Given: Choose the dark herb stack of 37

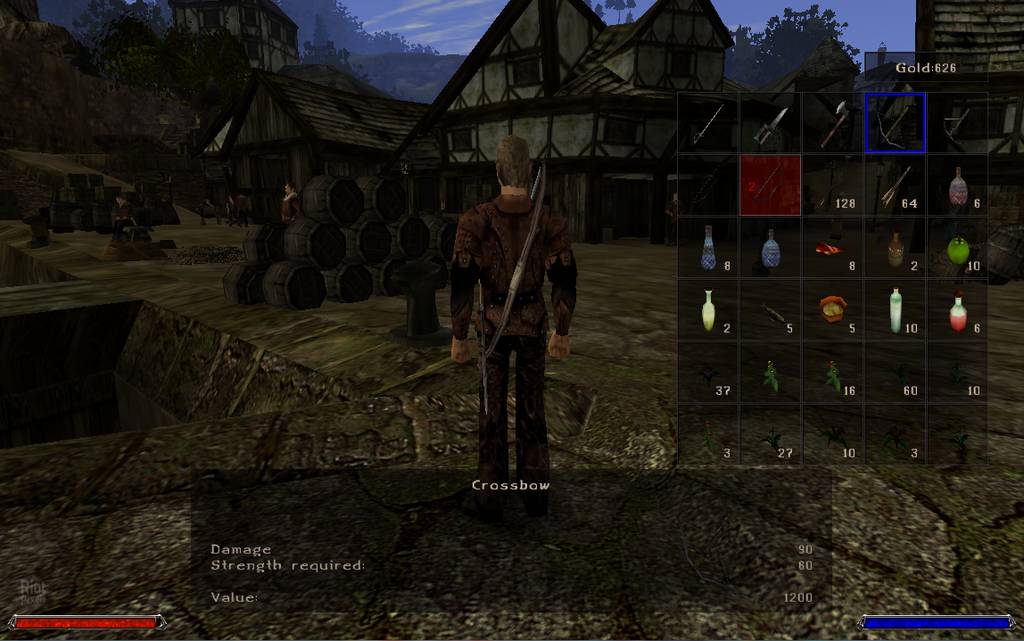Looking at the screenshot, I should point(708,373).
